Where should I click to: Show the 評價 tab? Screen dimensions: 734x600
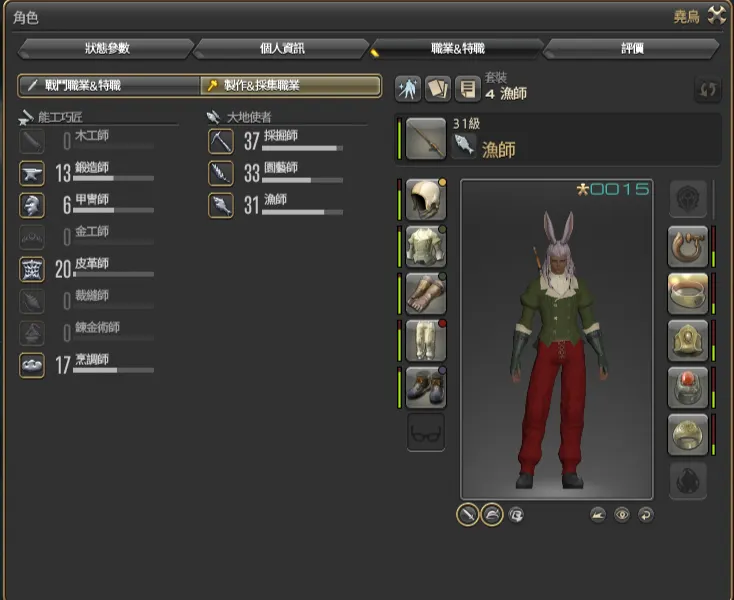[632, 48]
